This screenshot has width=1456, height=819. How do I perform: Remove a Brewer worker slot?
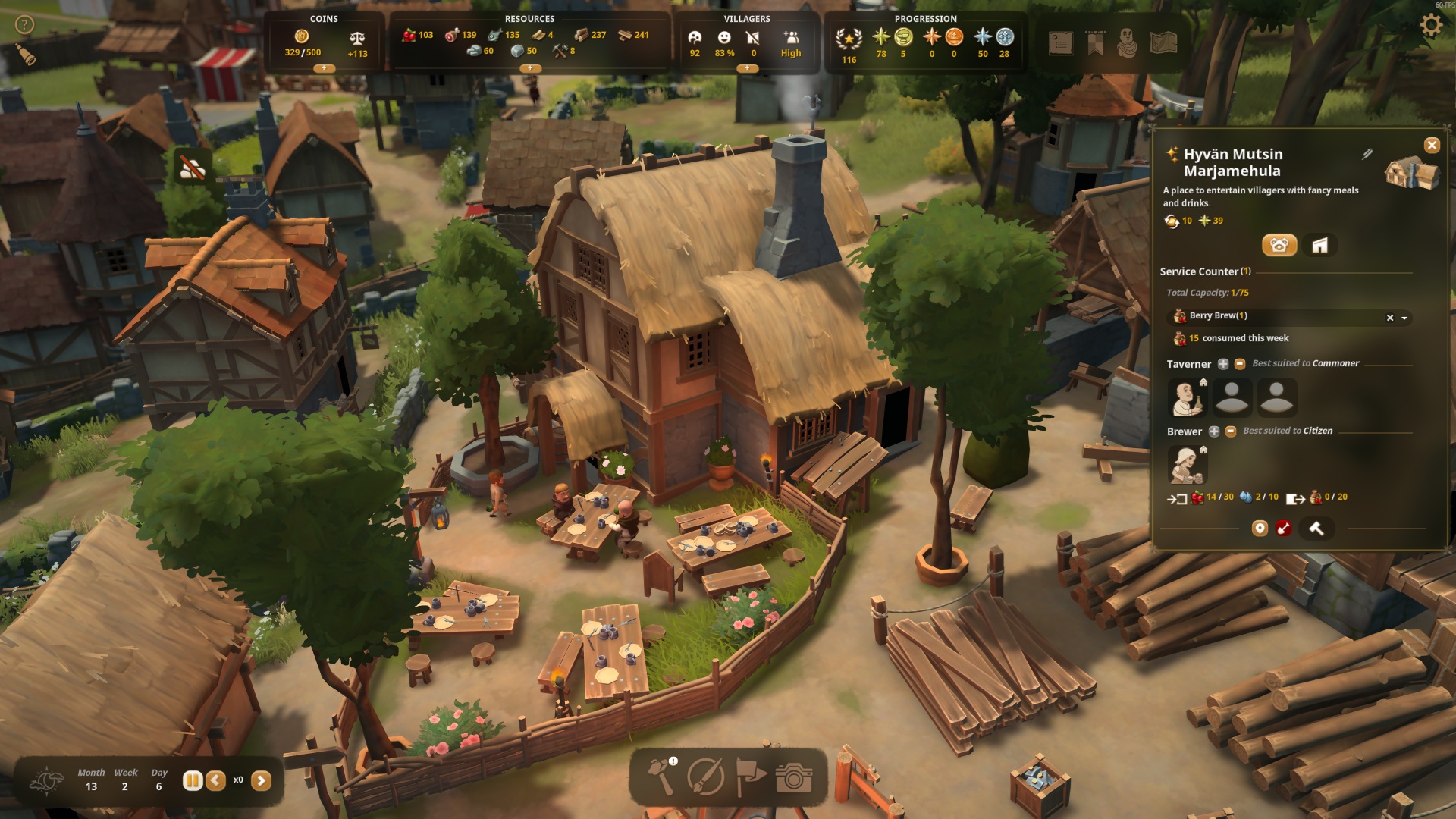pos(1231,431)
